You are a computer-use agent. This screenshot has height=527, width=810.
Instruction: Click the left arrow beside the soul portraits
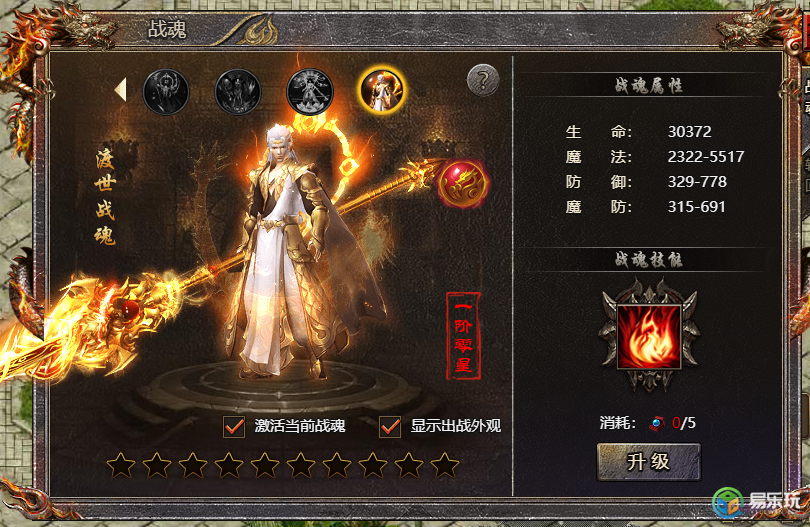121,90
